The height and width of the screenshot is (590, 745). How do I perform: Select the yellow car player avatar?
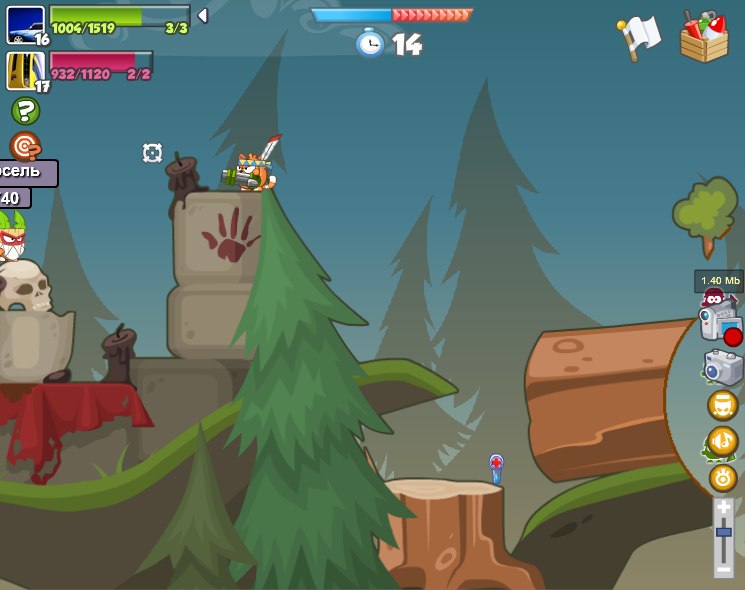(x=25, y=71)
